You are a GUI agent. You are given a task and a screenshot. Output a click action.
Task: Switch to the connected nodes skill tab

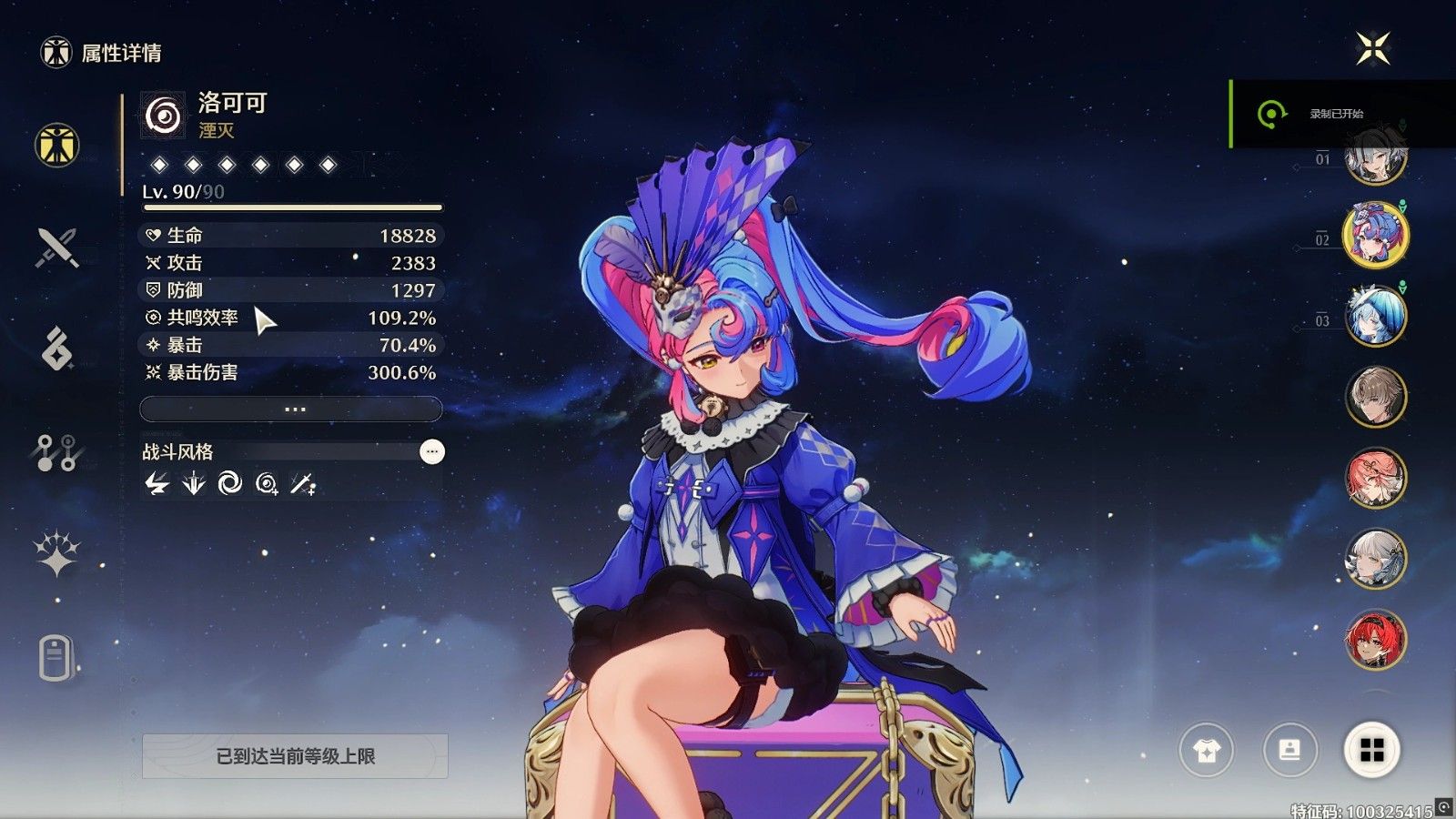pos(56,452)
